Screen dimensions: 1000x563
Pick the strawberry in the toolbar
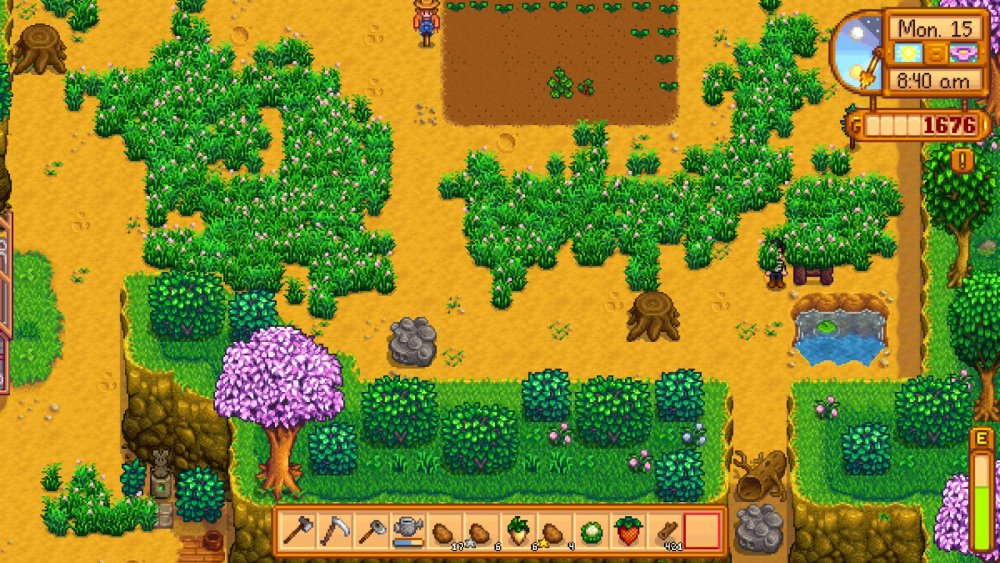(628, 530)
